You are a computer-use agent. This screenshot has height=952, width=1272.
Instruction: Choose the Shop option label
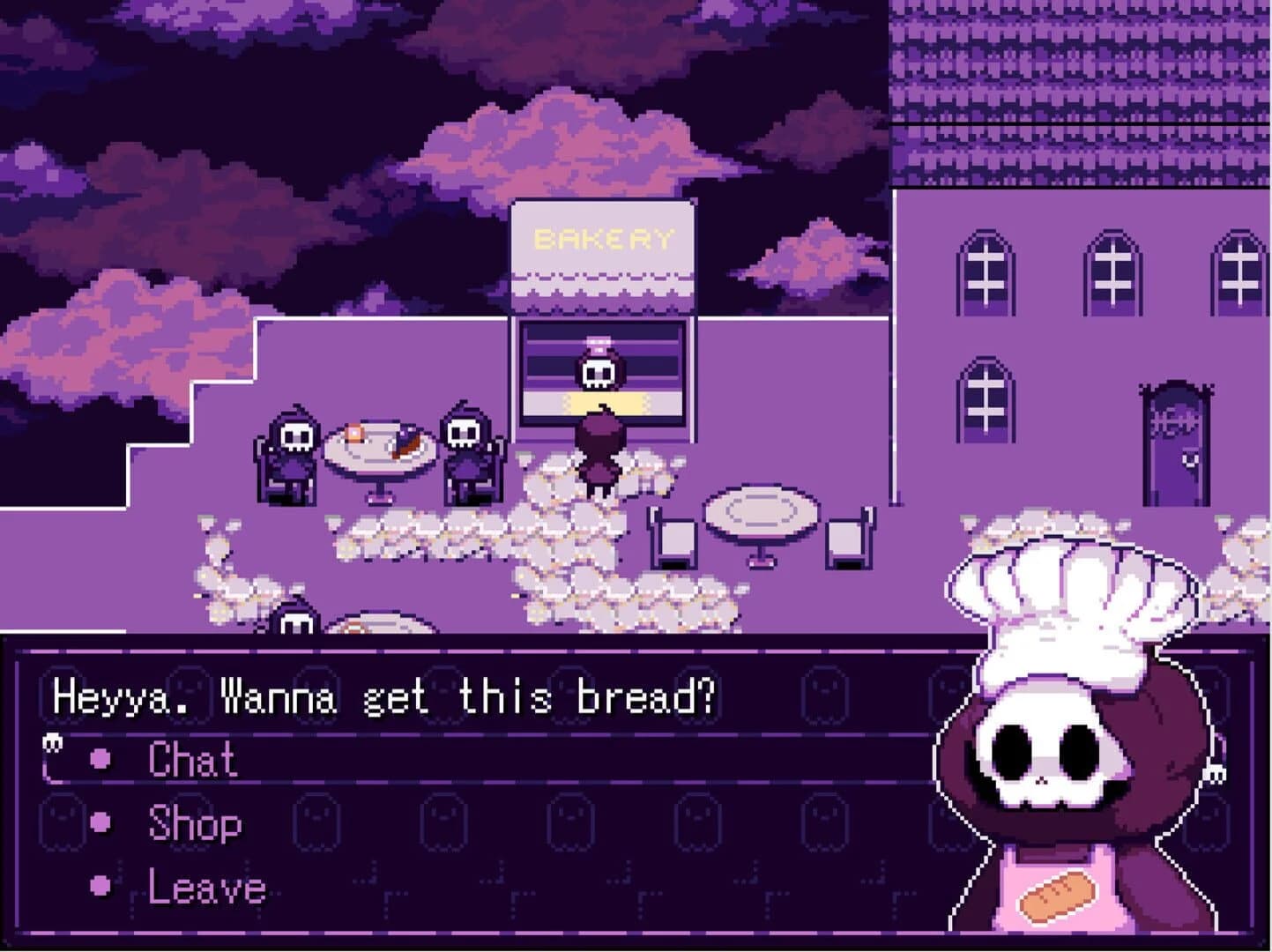pos(194,824)
